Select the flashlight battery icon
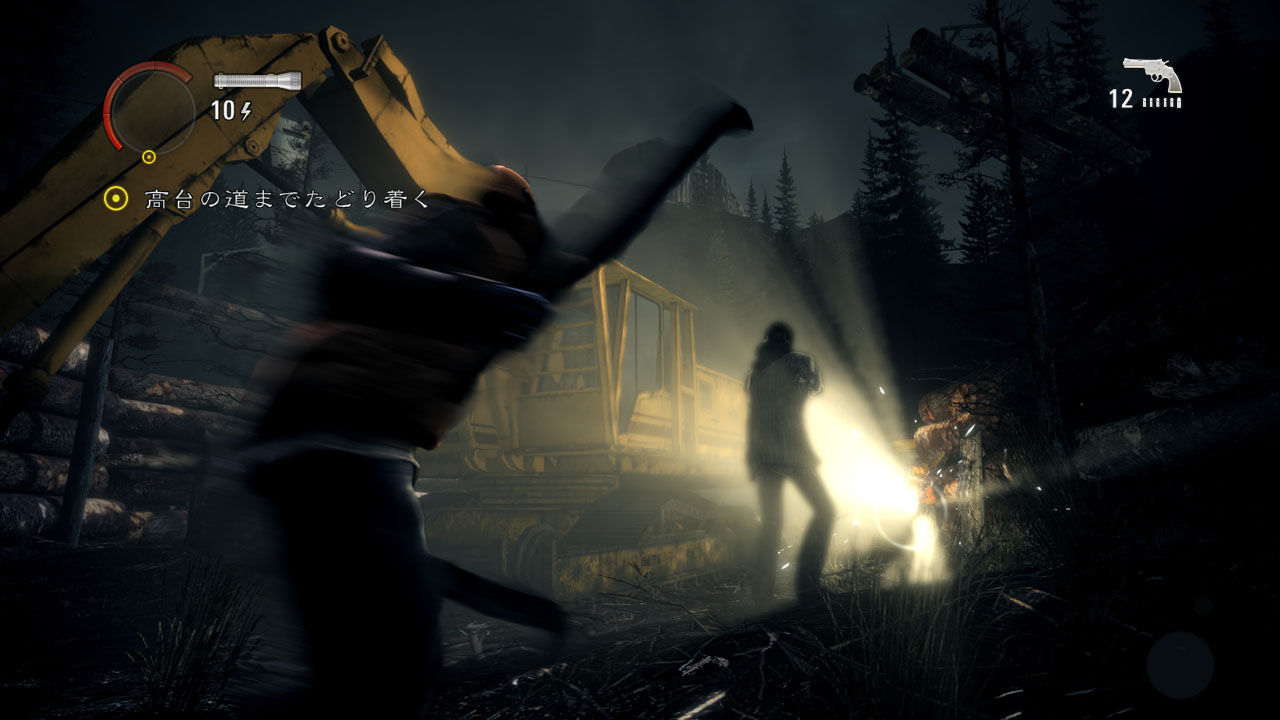Image resolution: width=1280 pixels, height=720 pixels. pos(258,81)
